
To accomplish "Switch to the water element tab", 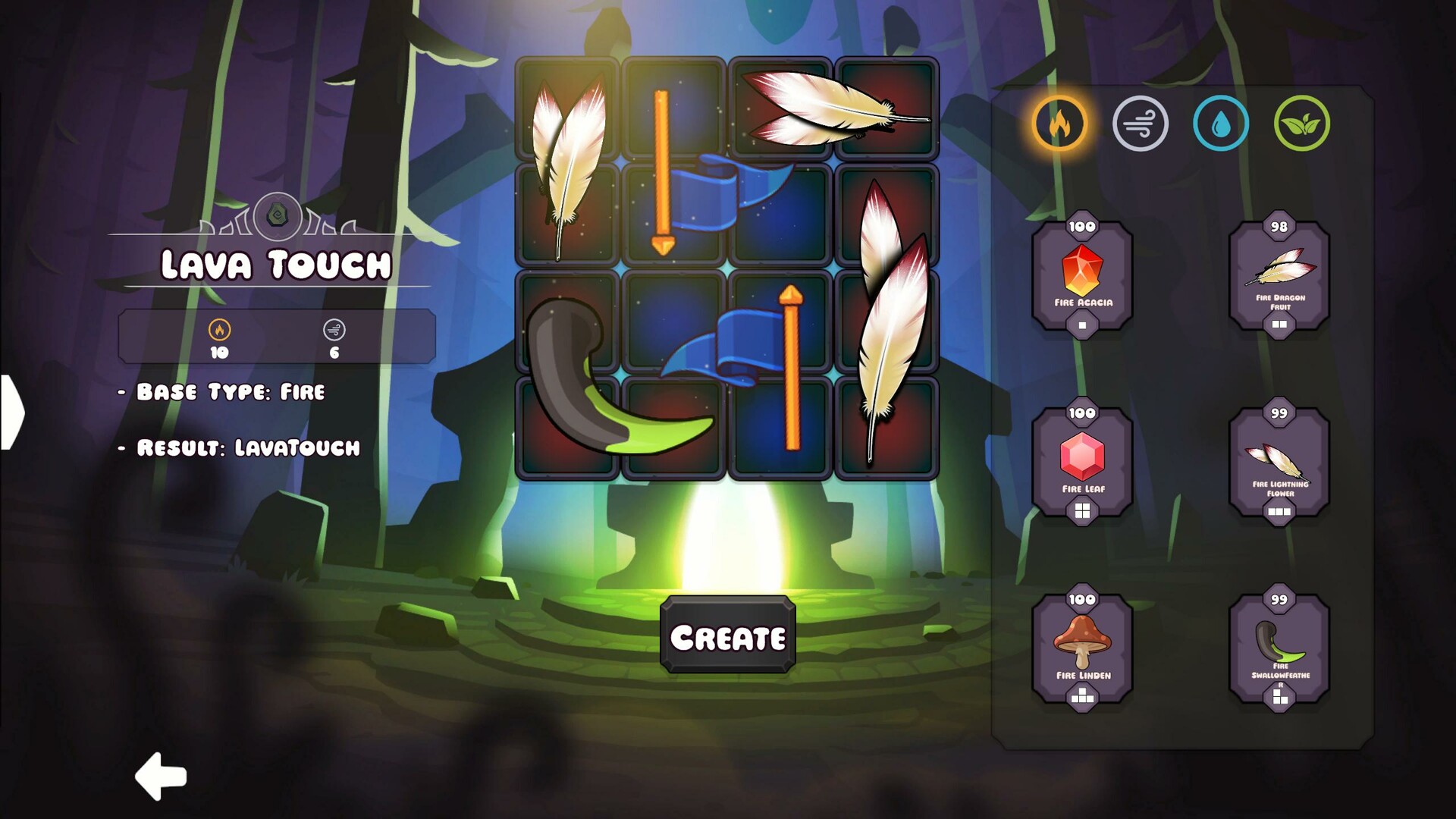I will (1220, 123).
